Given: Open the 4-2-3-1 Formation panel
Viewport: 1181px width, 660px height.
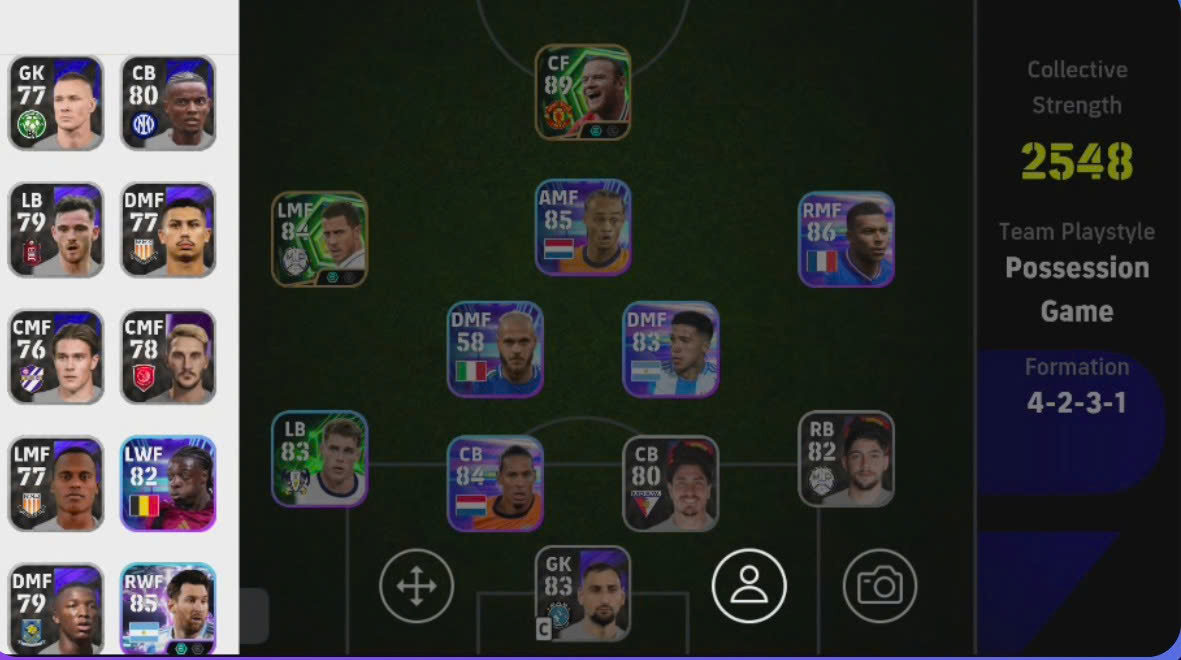Looking at the screenshot, I should 1076,386.
